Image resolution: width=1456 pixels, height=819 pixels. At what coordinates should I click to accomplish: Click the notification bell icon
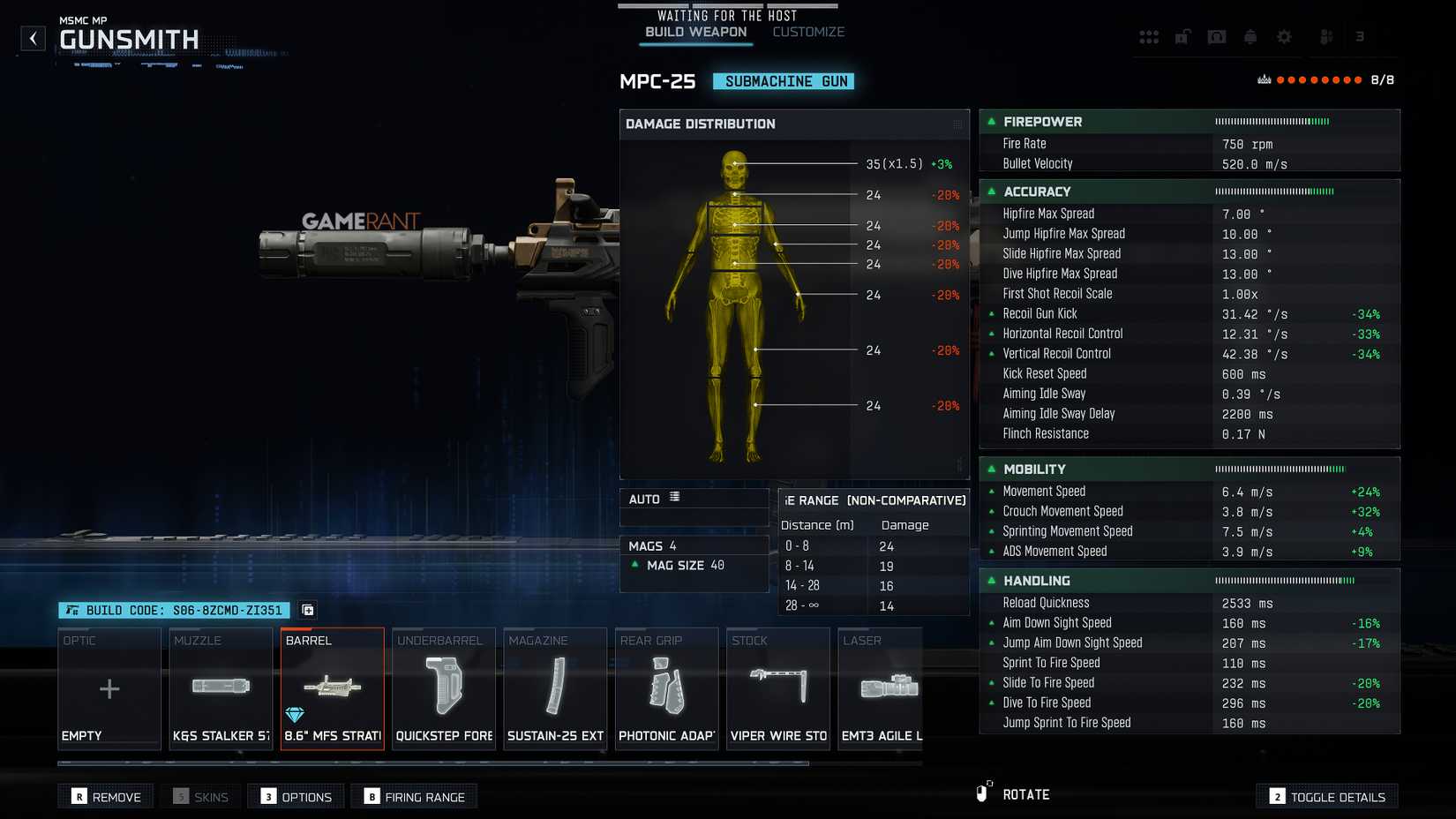(x=1250, y=36)
